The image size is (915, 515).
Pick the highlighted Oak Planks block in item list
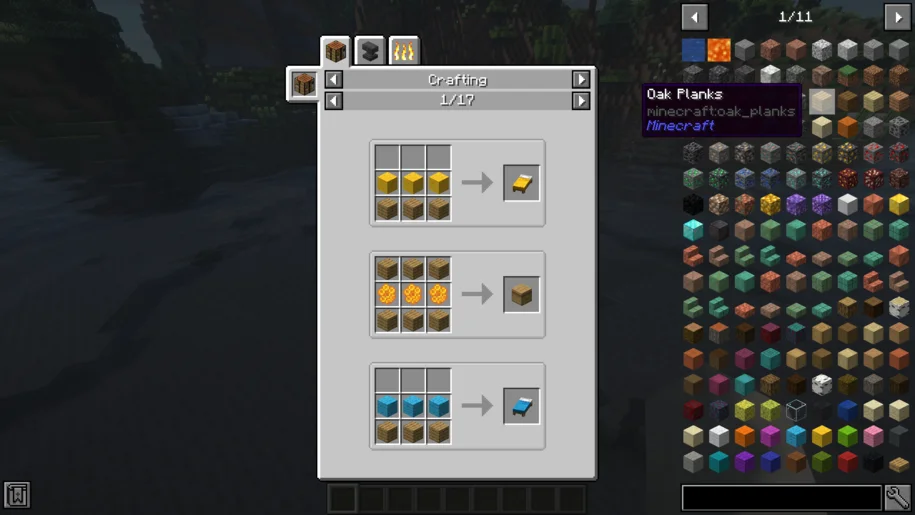[822, 101]
